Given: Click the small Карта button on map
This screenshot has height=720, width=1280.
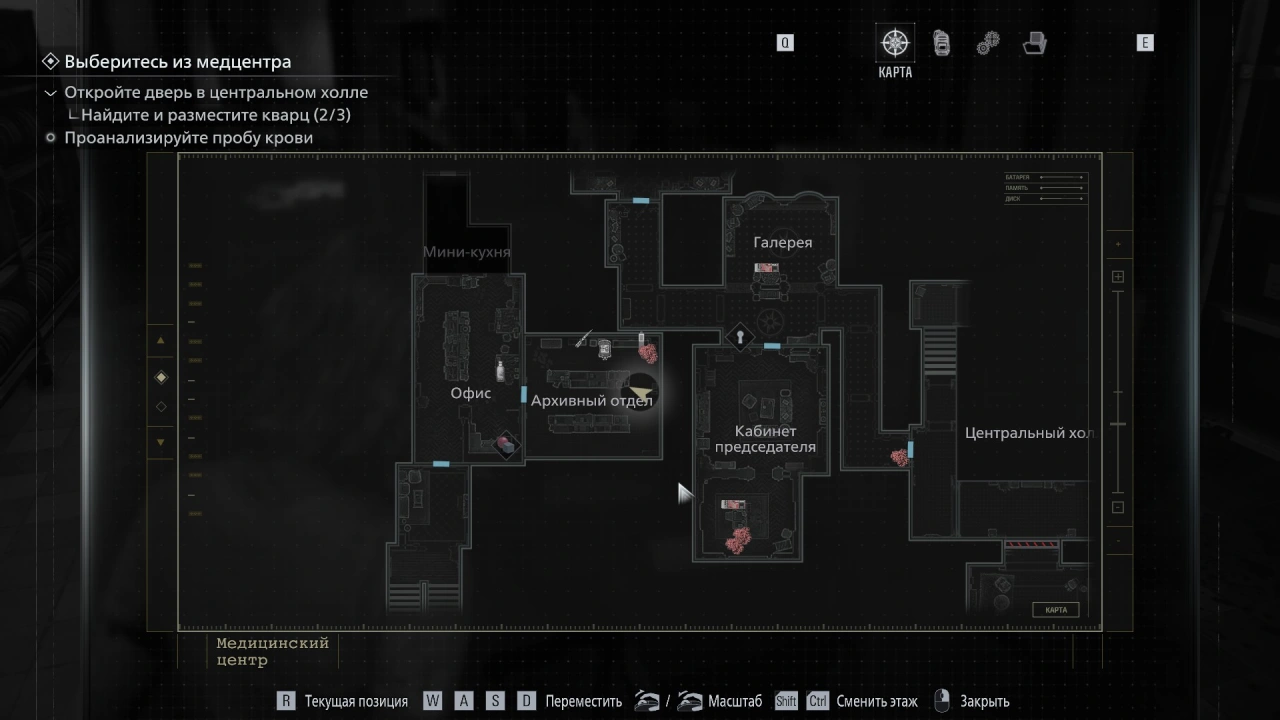Looking at the screenshot, I should click(1055, 610).
